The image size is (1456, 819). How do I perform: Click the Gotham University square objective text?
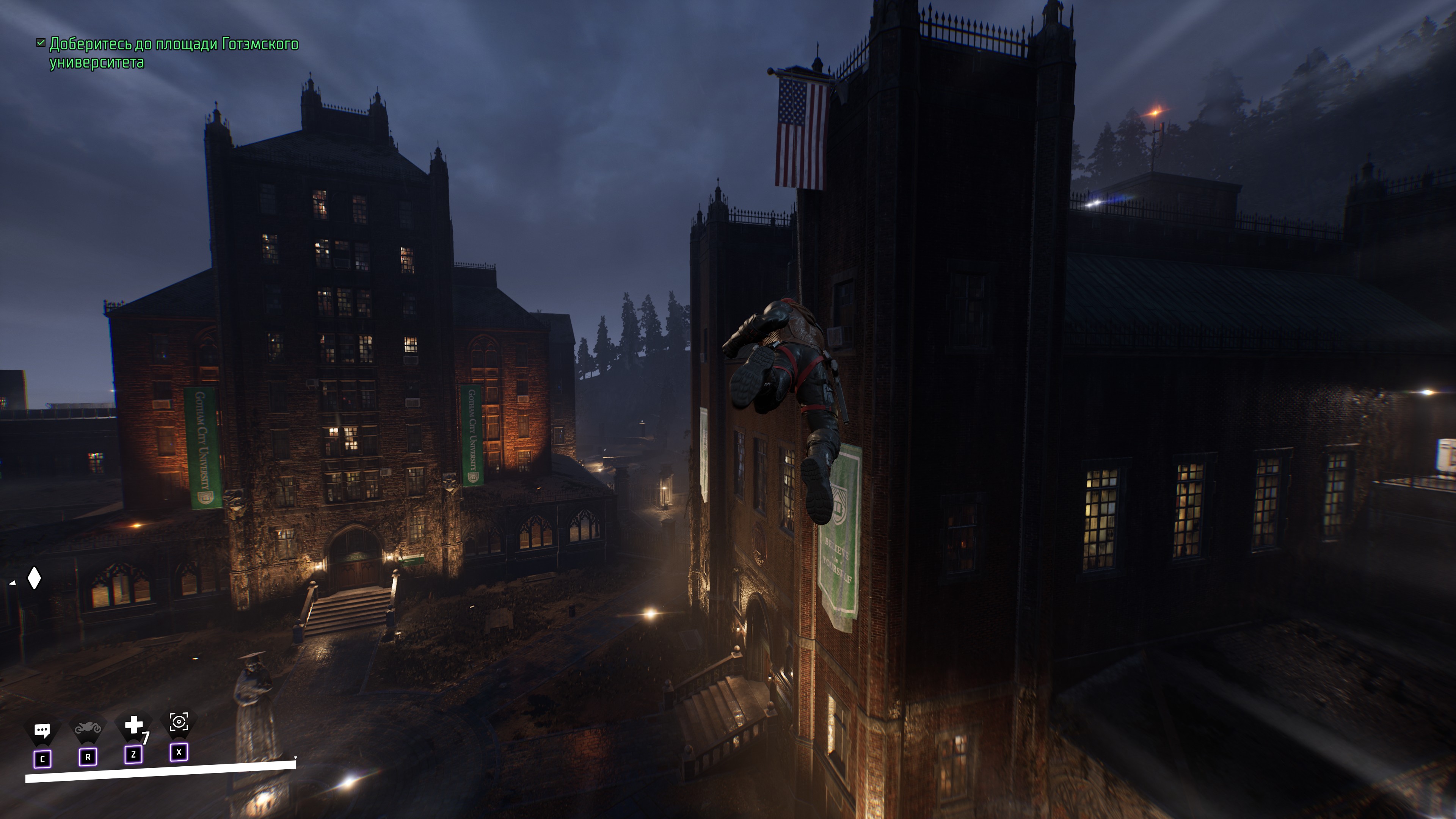point(174,53)
